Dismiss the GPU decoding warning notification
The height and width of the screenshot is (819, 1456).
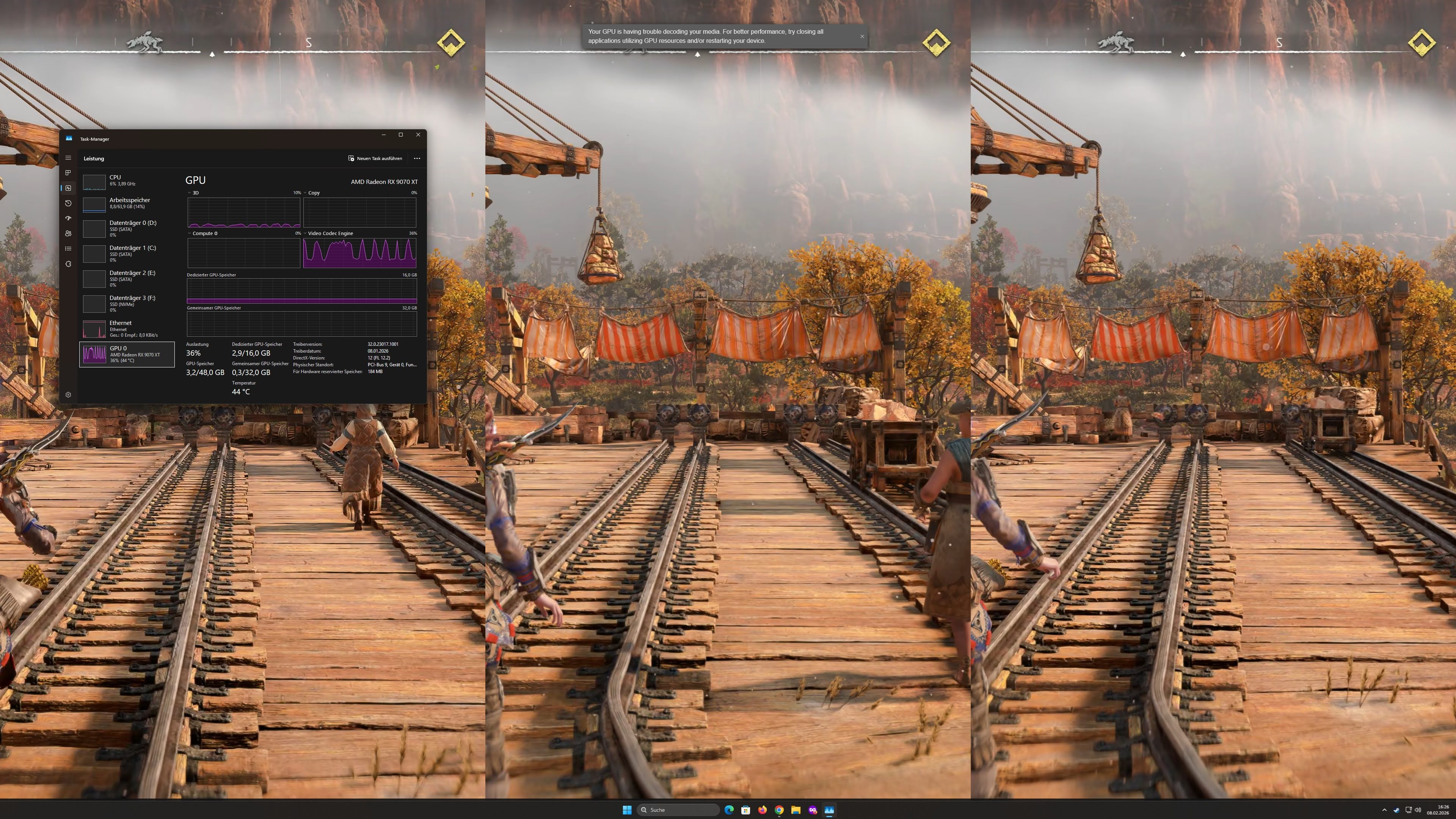coord(861,36)
